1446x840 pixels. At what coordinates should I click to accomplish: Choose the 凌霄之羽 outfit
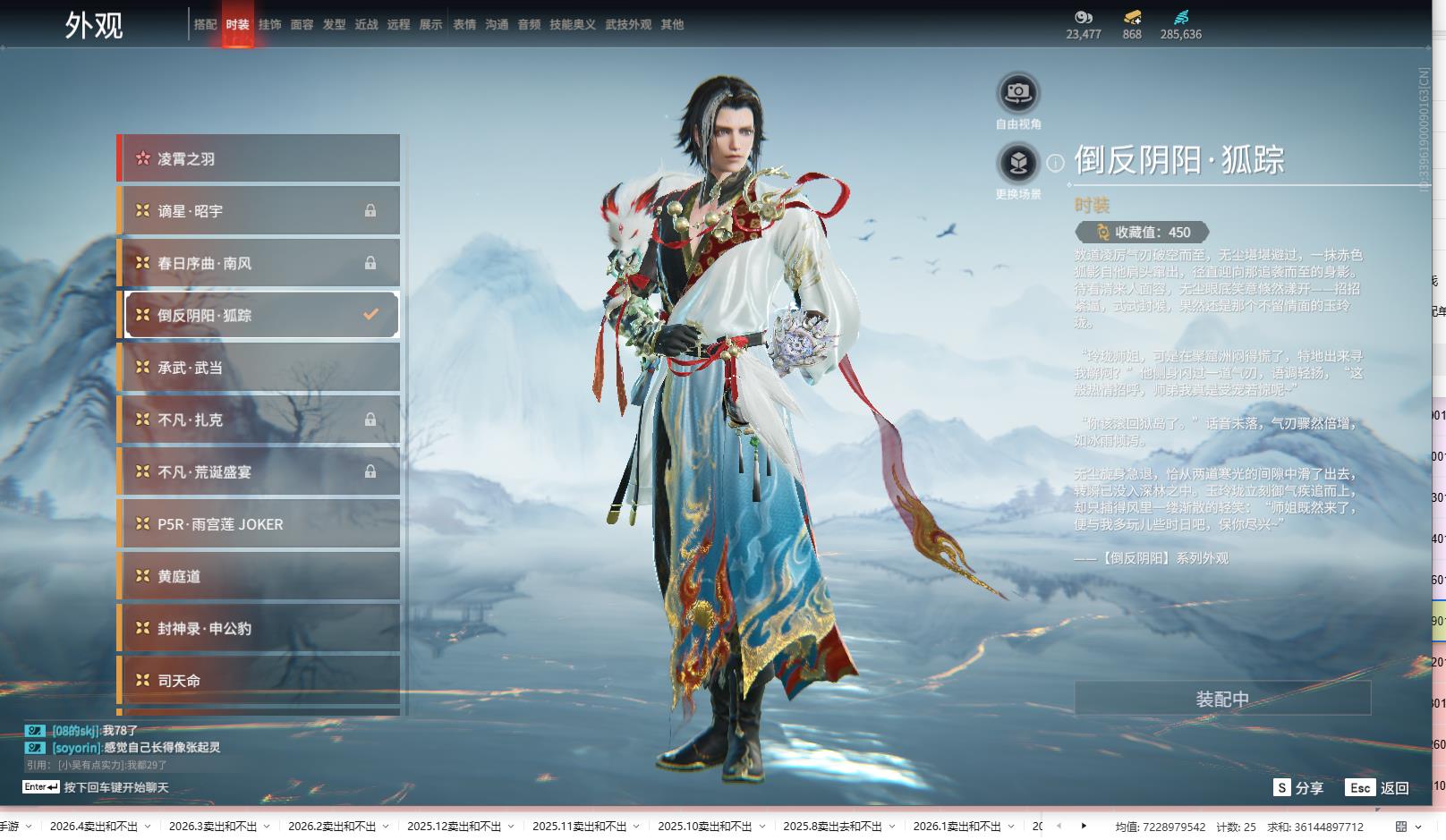click(x=259, y=158)
